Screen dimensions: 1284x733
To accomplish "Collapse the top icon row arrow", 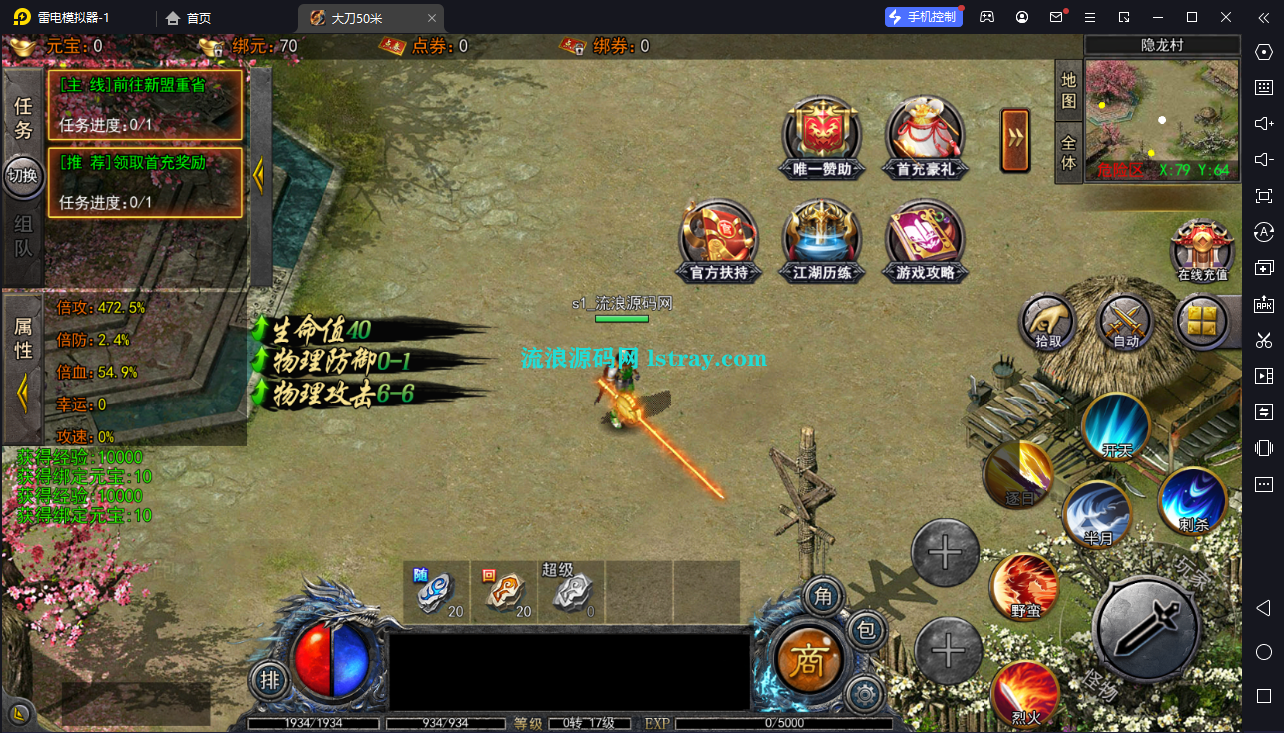I will point(1015,140).
